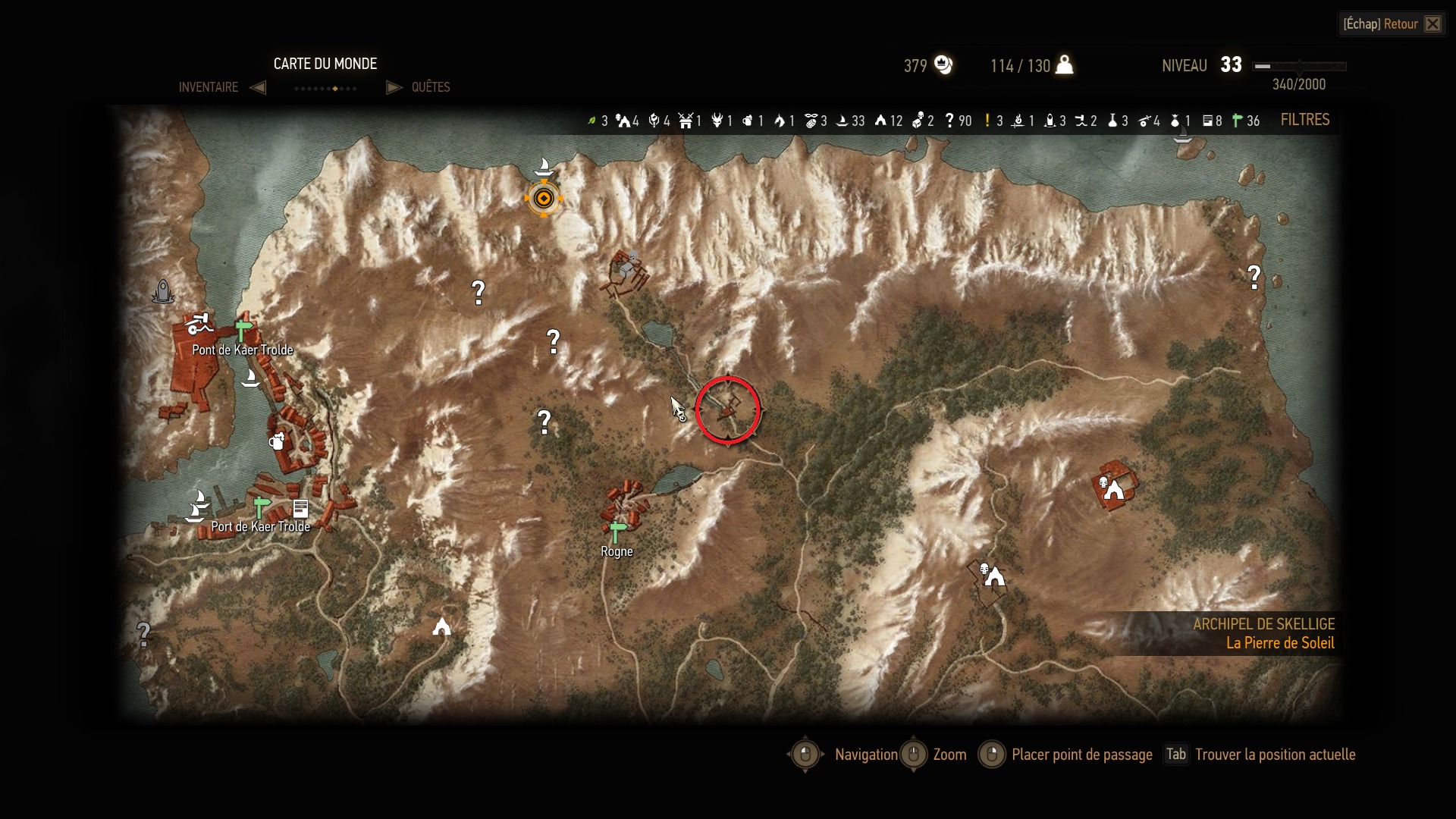Open the FILTRES panel
Screen dimensions: 1456x819
[x=1305, y=120]
